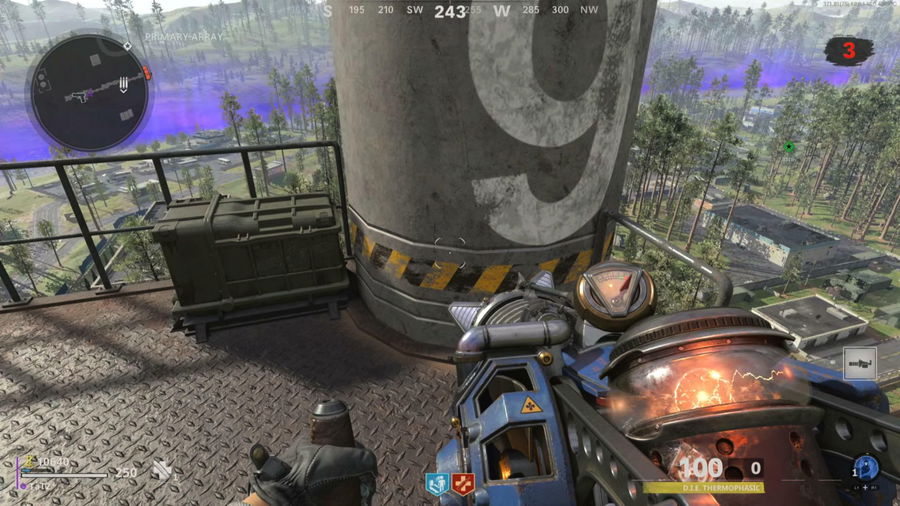Select the blue perk icon
Image resolution: width=900 pixels, height=506 pixels.
(x=437, y=485)
